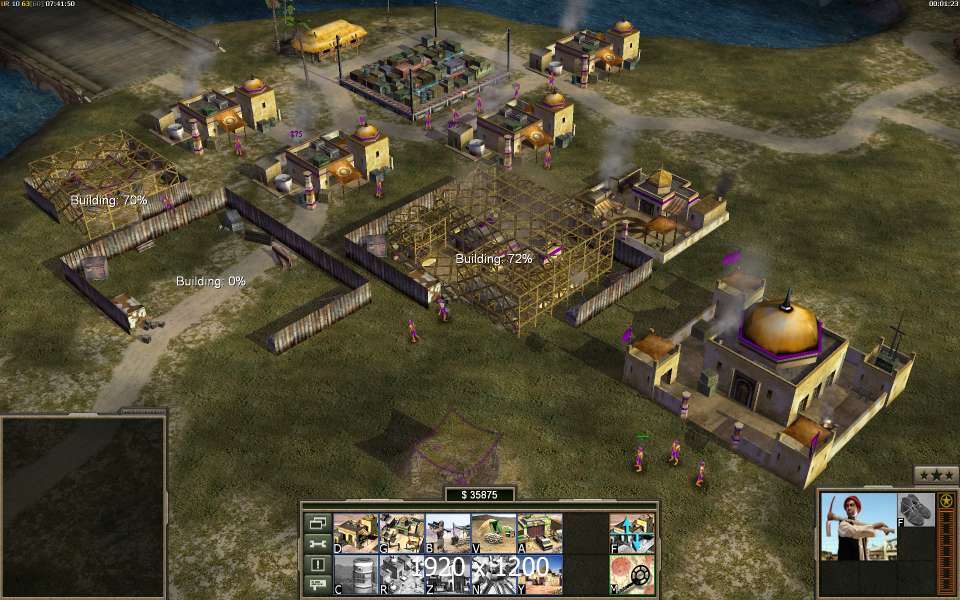Image resolution: width=960 pixels, height=600 pixels.
Task: Click the blue arrows icon labeled F
Action: (x=632, y=533)
